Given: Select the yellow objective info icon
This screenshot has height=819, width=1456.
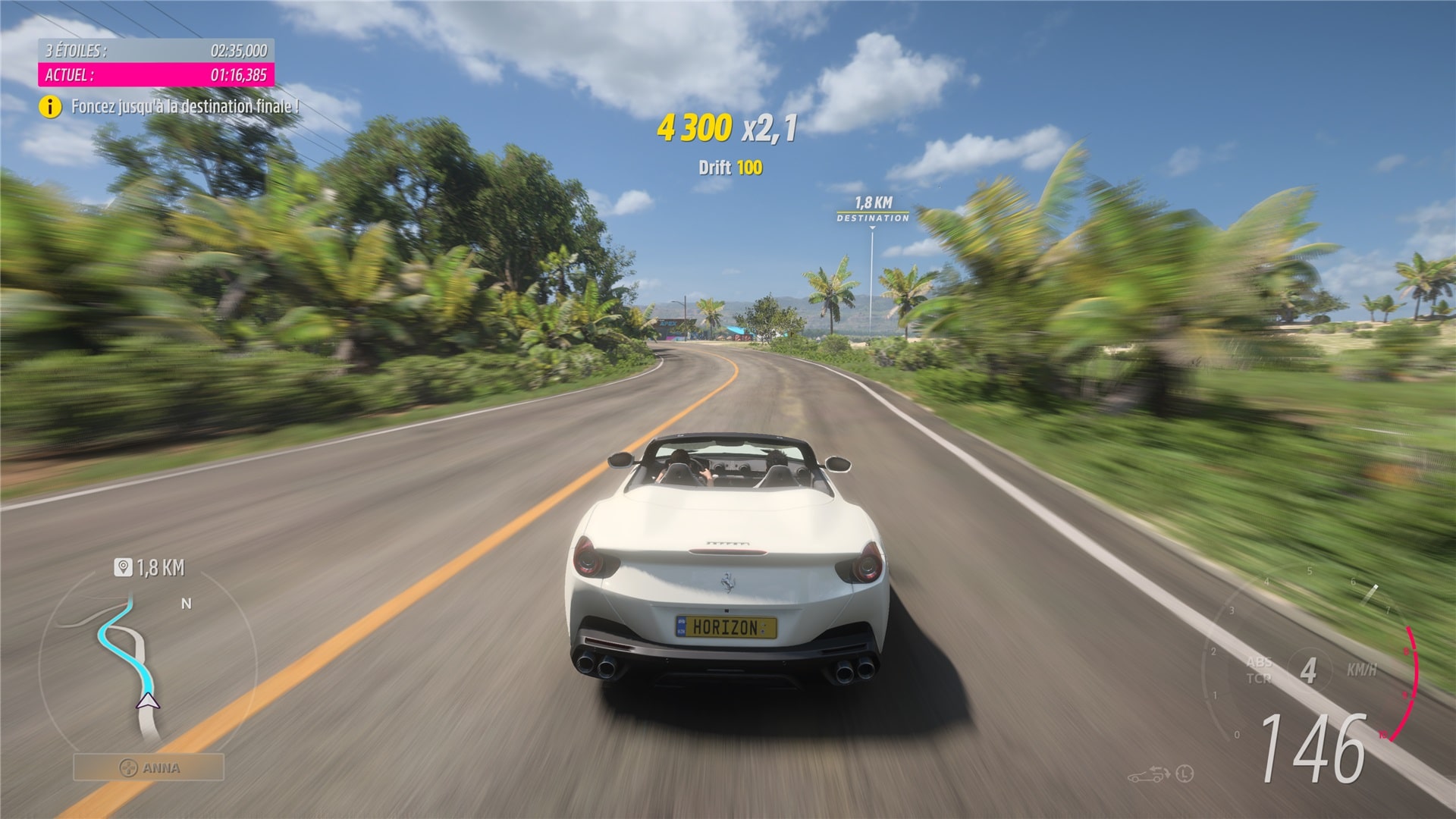Looking at the screenshot, I should (x=50, y=107).
